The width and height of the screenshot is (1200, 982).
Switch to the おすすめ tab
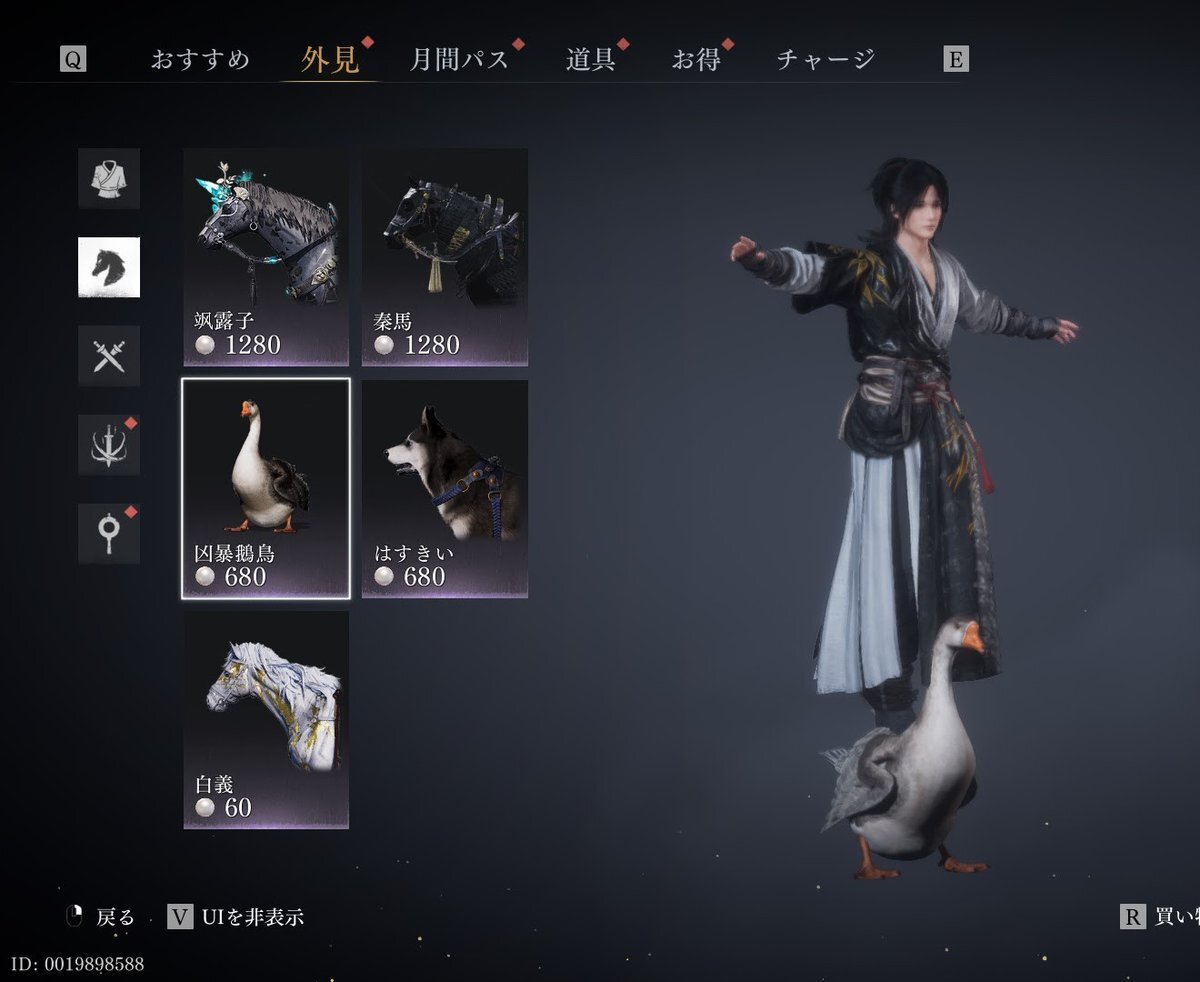[200, 59]
